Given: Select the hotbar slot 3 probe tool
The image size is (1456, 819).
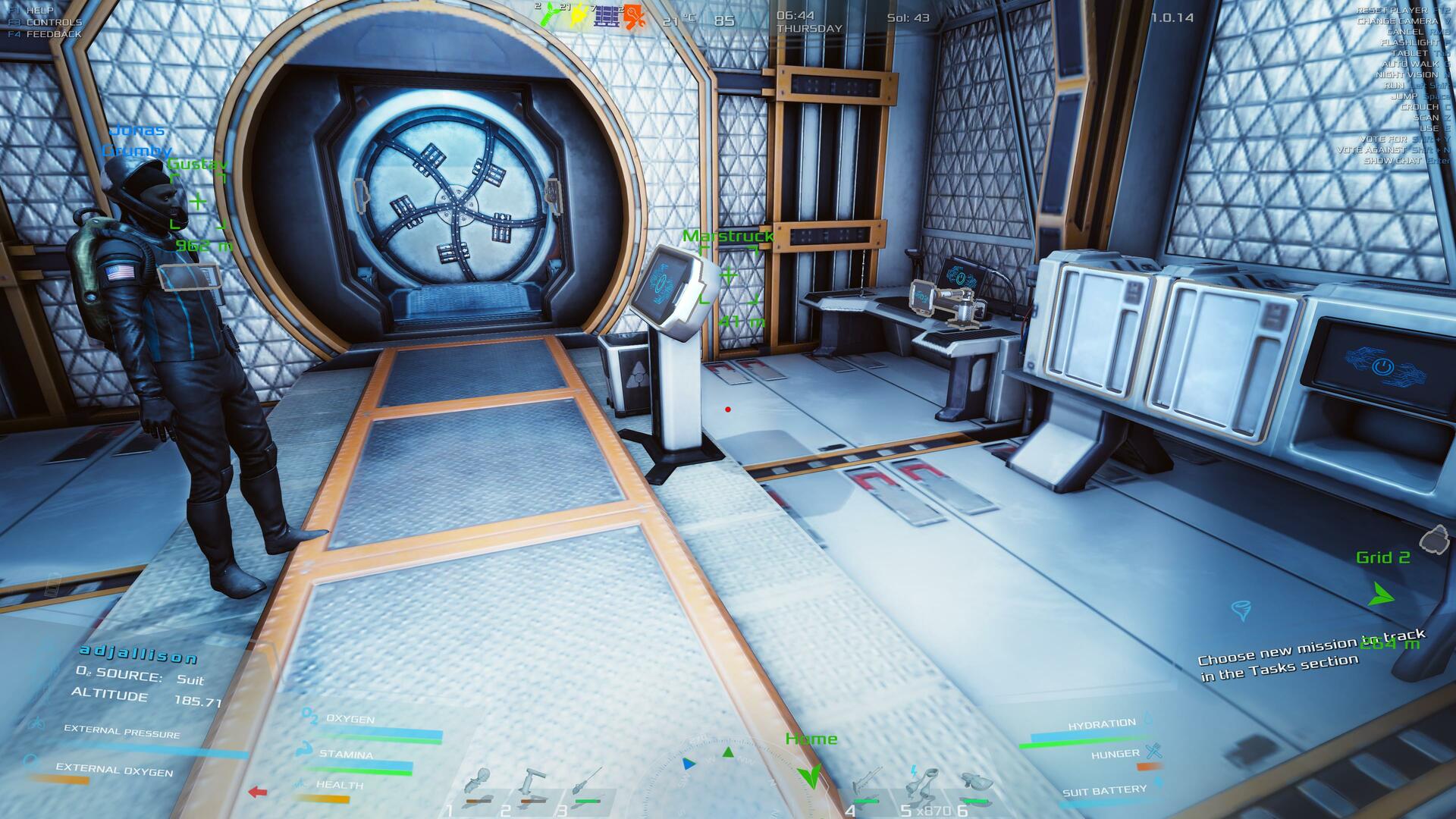Looking at the screenshot, I should [x=588, y=786].
